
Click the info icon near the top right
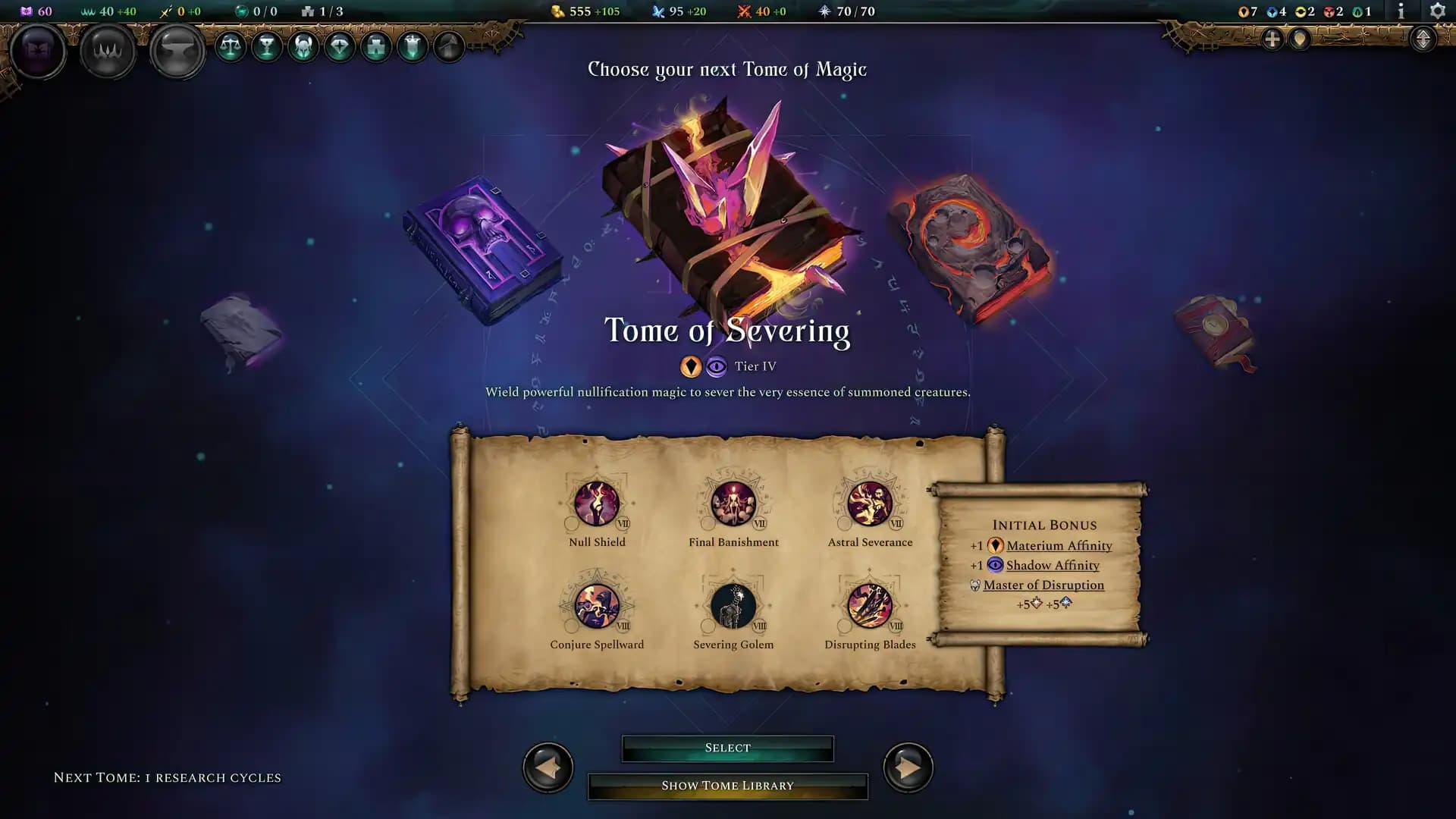coord(1399,11)
